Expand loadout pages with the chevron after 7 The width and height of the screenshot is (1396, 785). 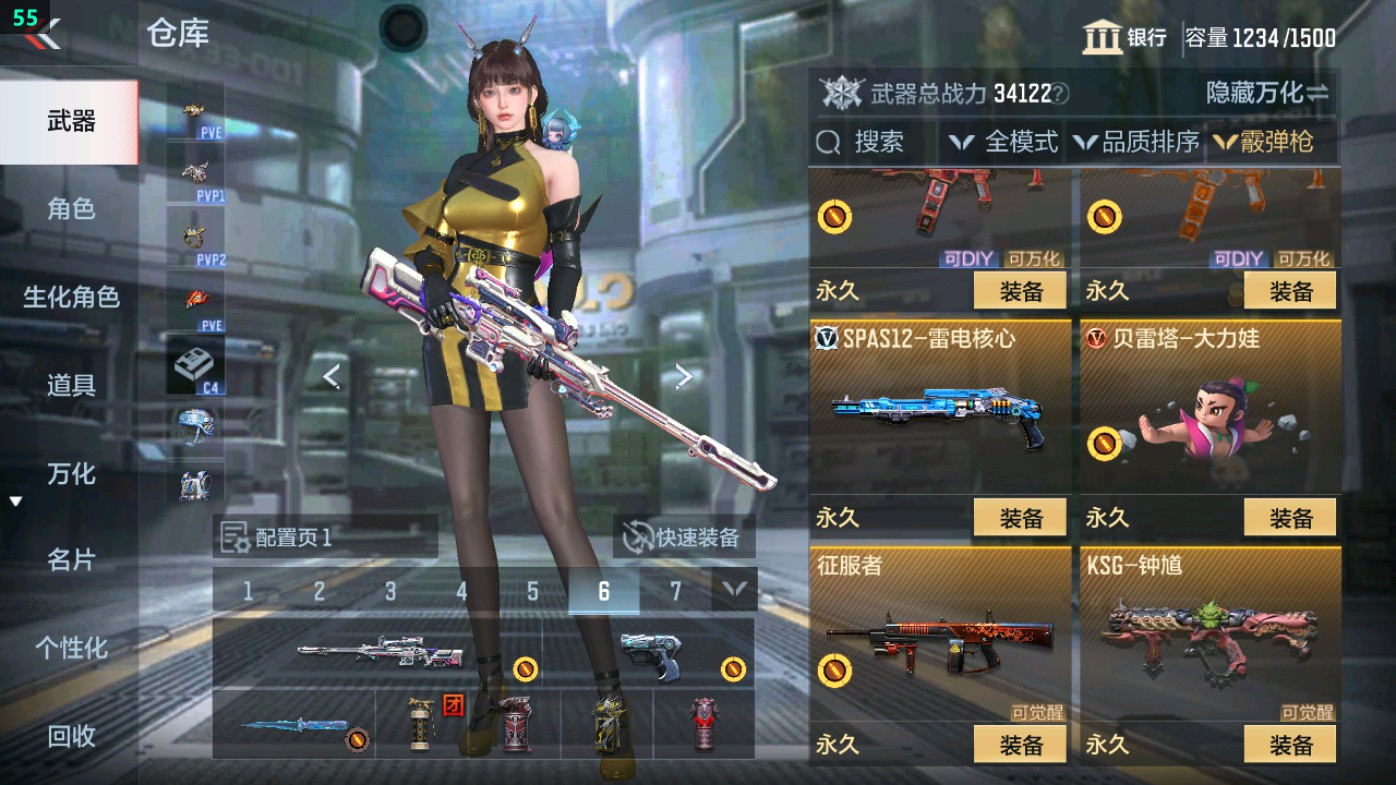click(735, 591)
